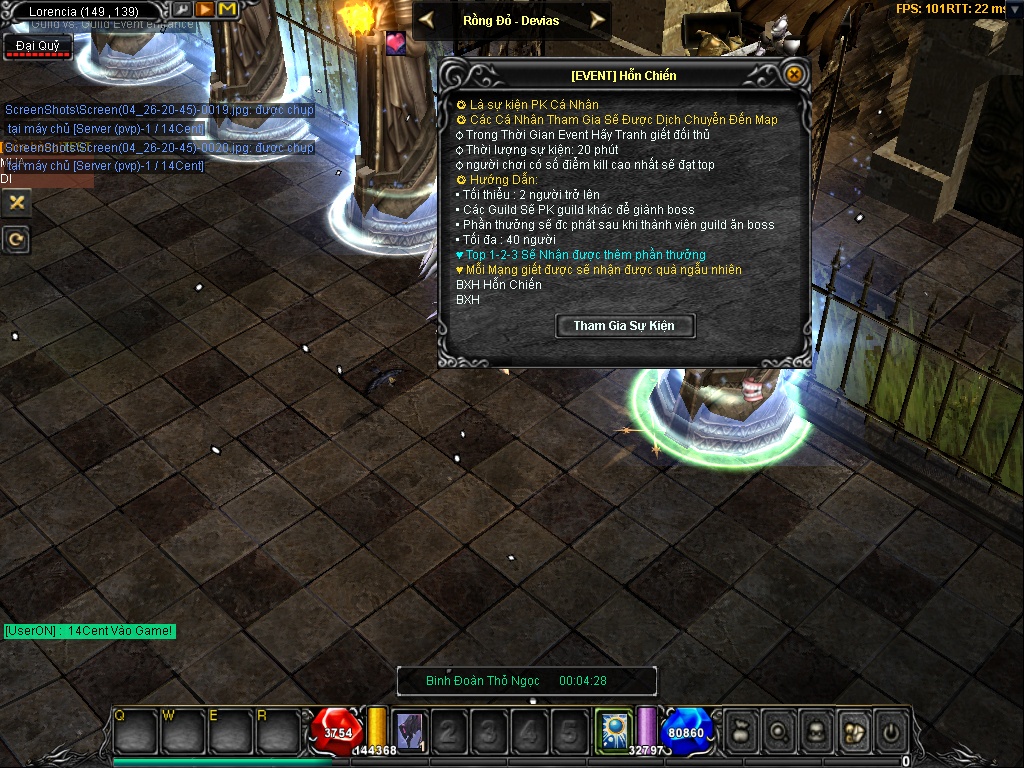The height and width of the screenshot is (768, 1024).
Task: Open the power system menu icon
Action: pos(890,731)
